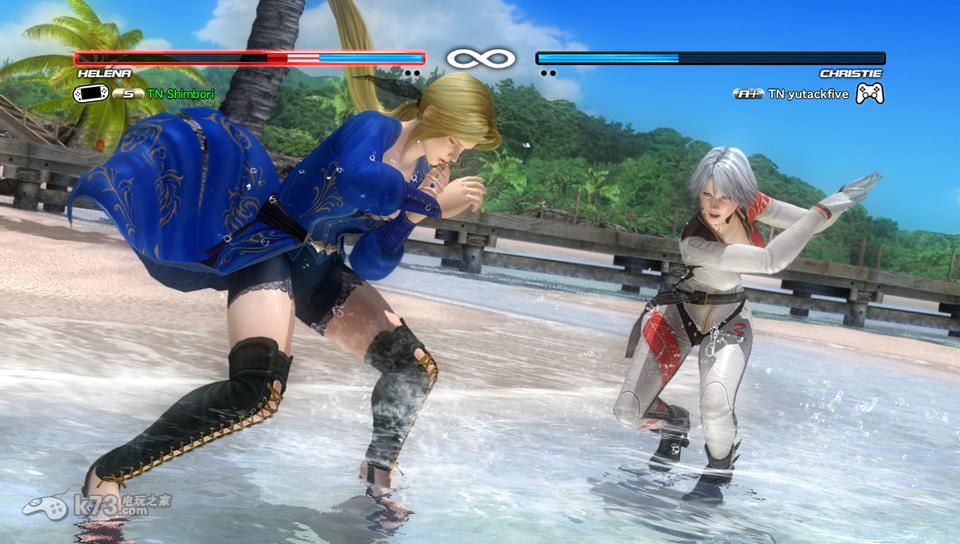Click the PS Vita platform icon under Helena
The image size is (960, 544).
[x=91, y=93]
